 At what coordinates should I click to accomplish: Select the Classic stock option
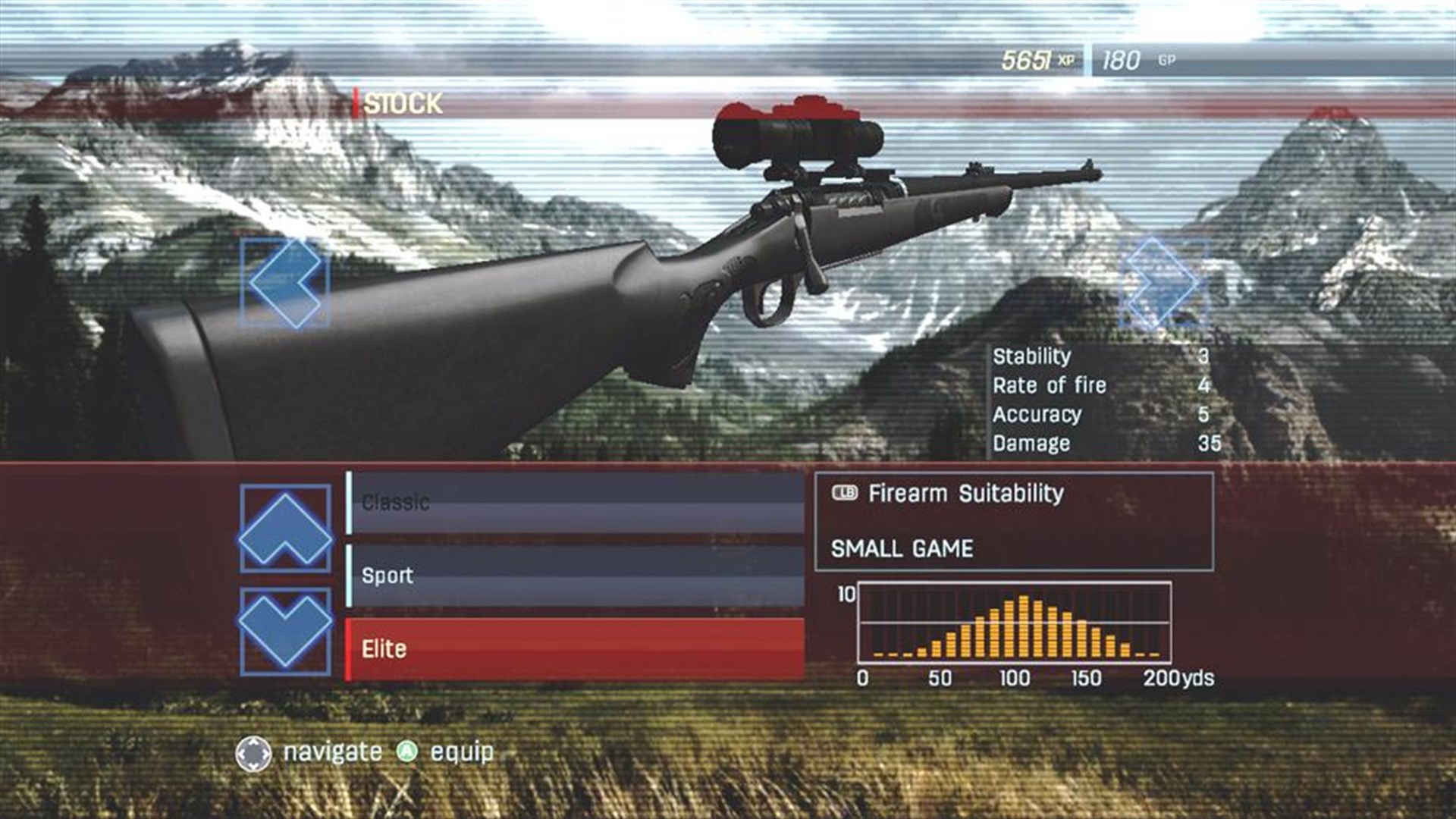tap(576, 499)
